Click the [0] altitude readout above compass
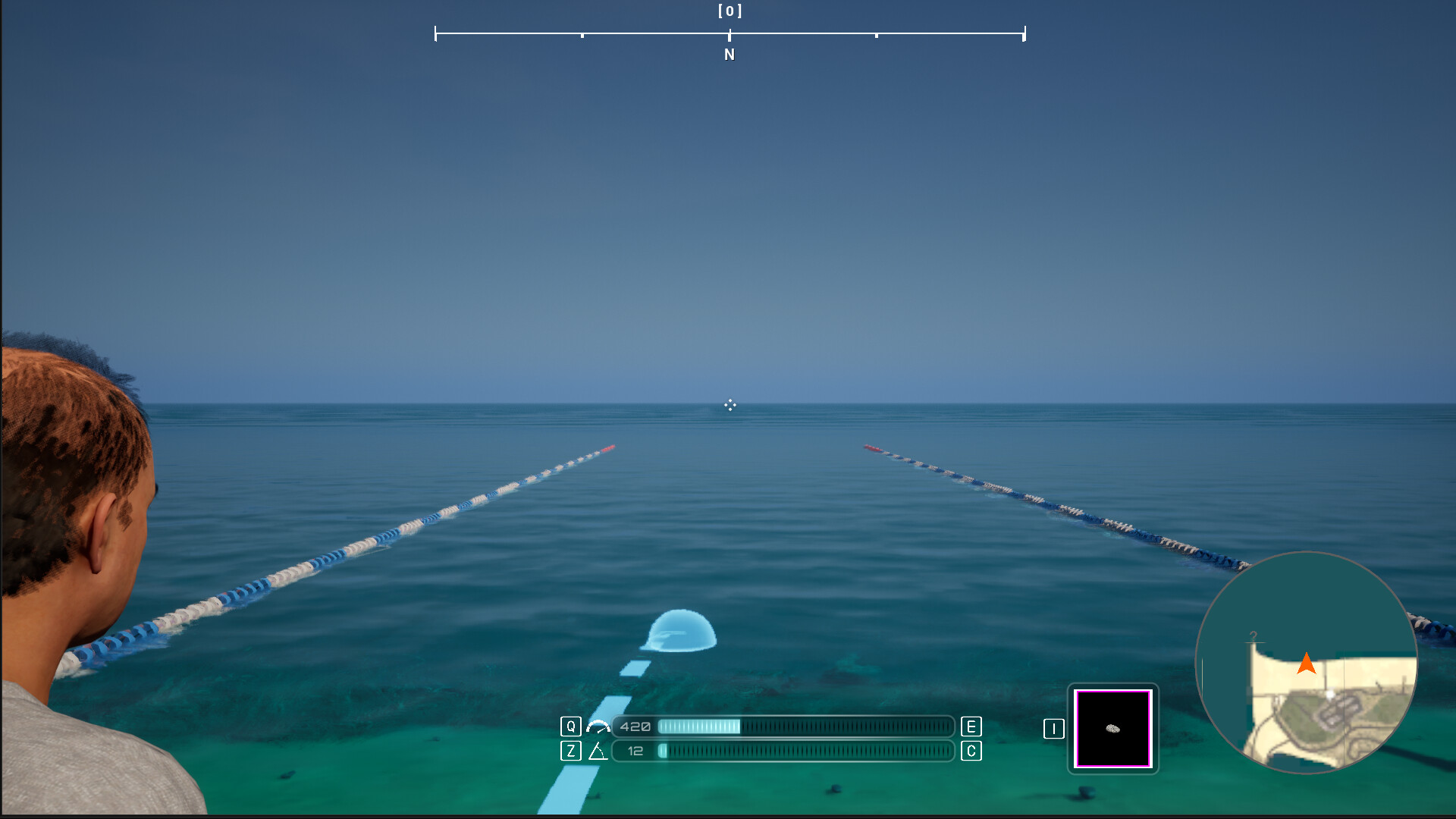 (729, 11)
